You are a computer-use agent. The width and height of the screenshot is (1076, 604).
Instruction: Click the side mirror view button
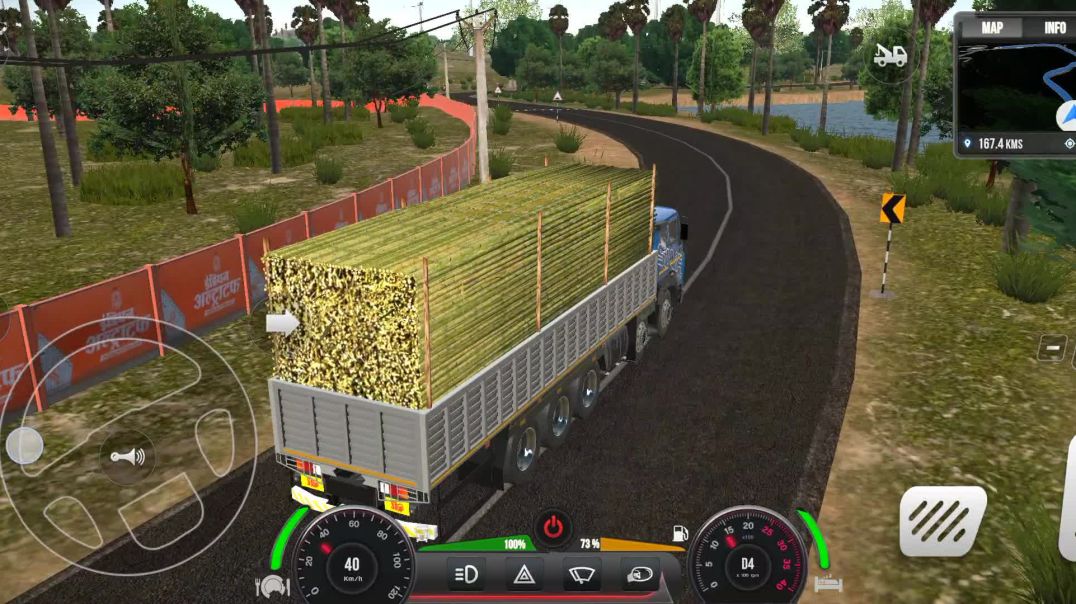[637, 574]
